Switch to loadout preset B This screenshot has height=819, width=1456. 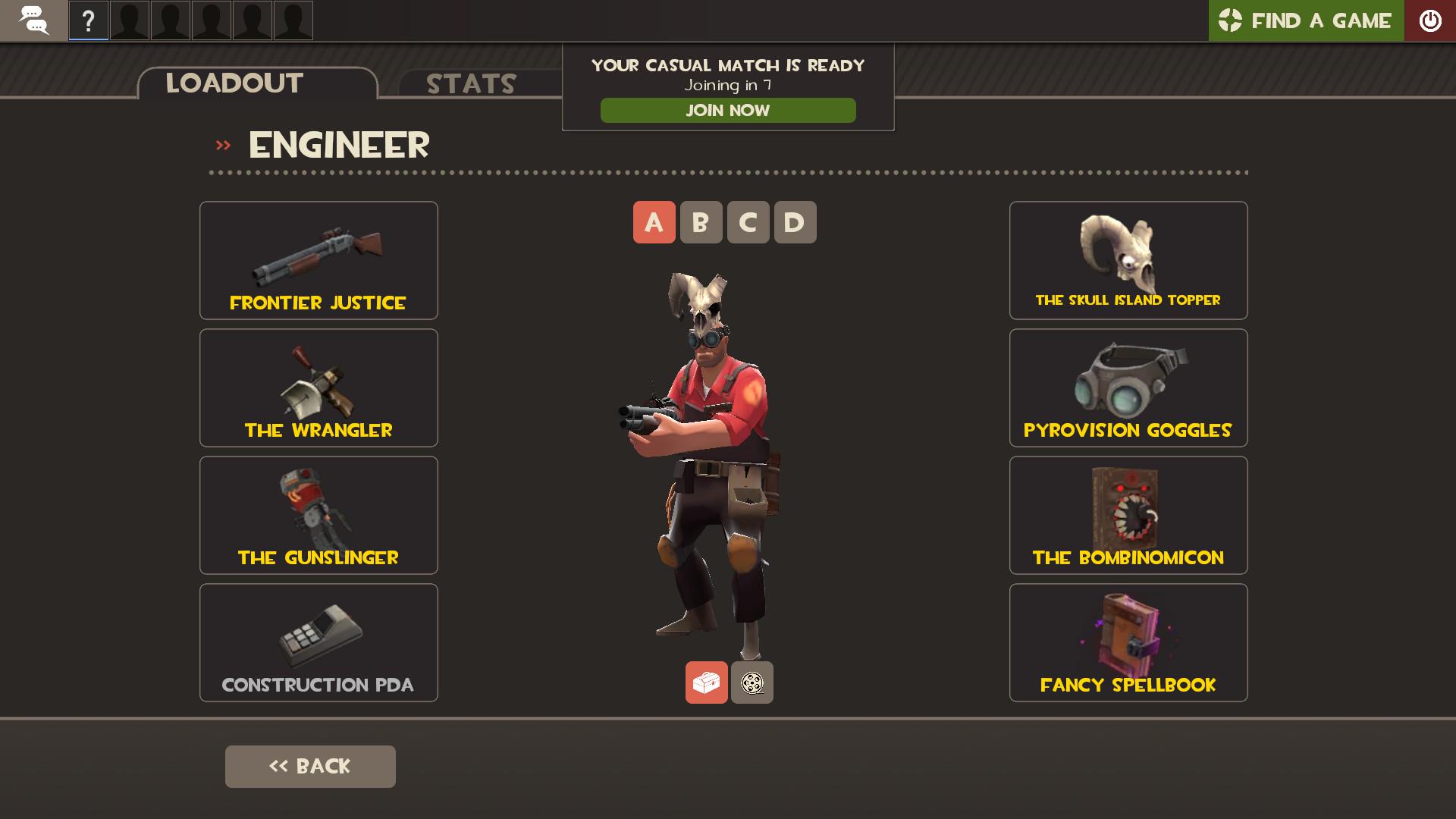pos(701,222)
